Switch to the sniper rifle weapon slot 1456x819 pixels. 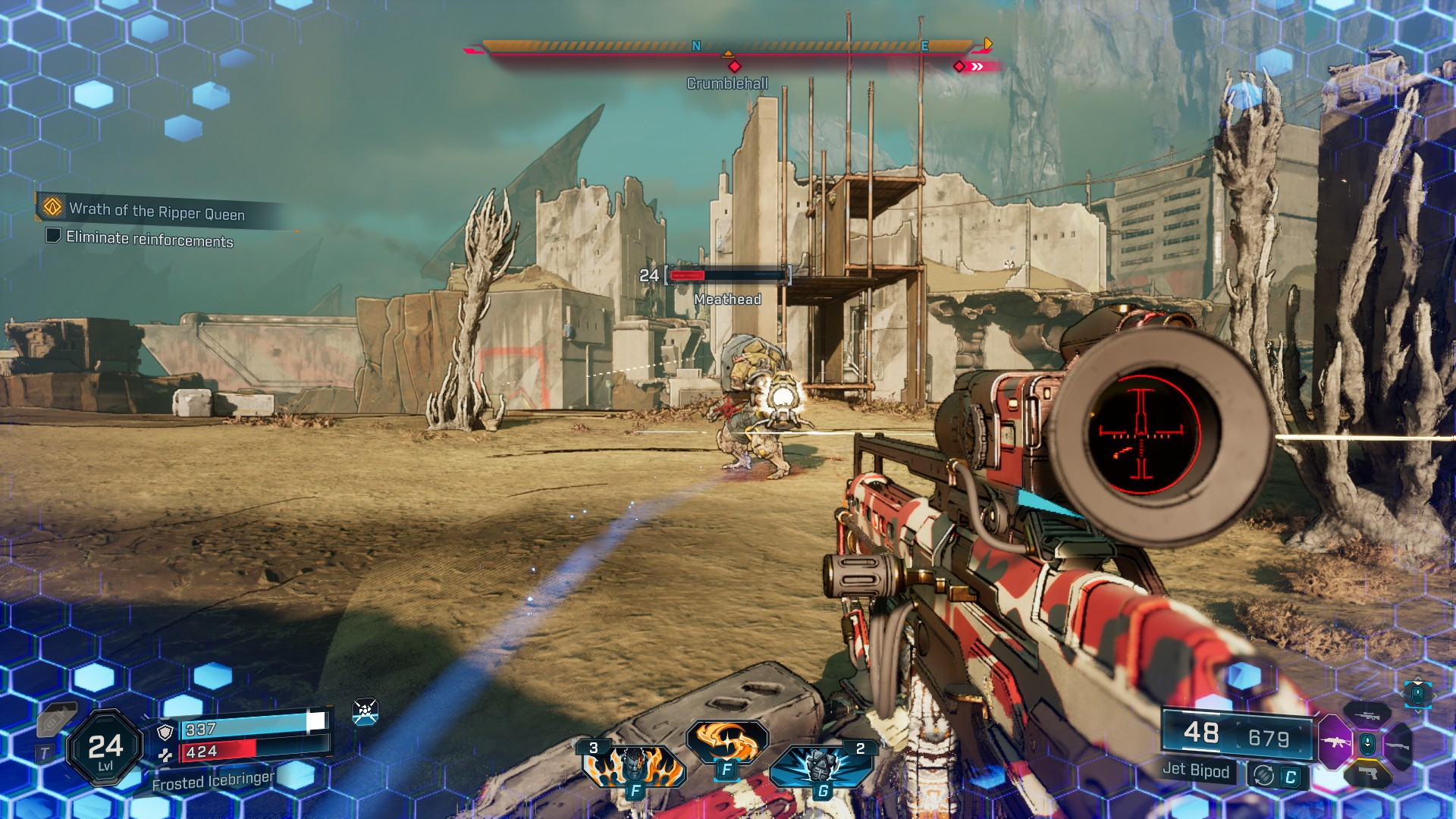click(x=1369, y=717)
